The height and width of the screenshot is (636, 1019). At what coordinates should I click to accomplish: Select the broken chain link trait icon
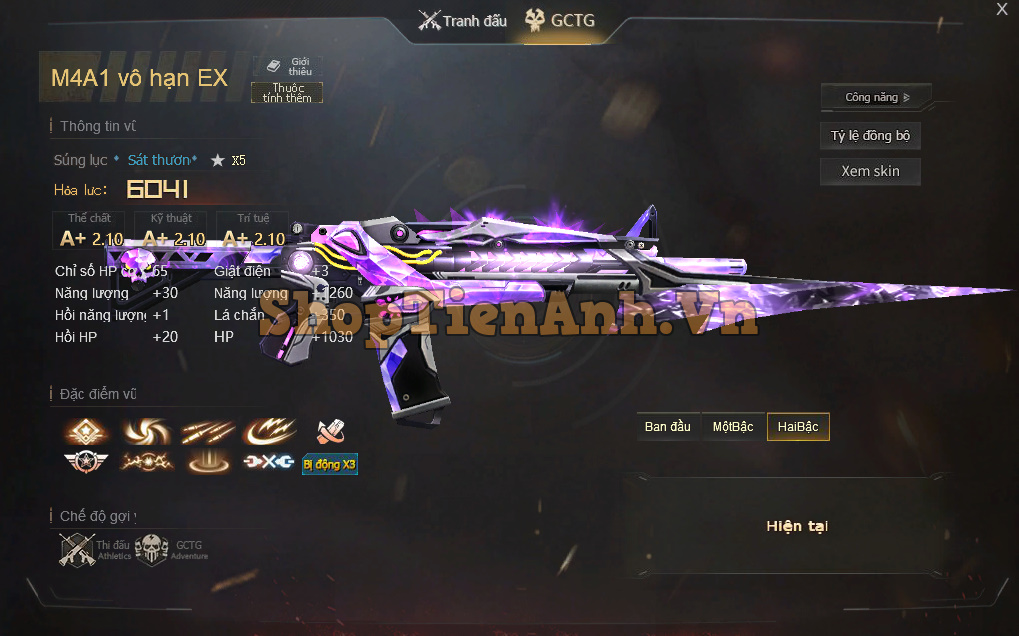point(269,463)
